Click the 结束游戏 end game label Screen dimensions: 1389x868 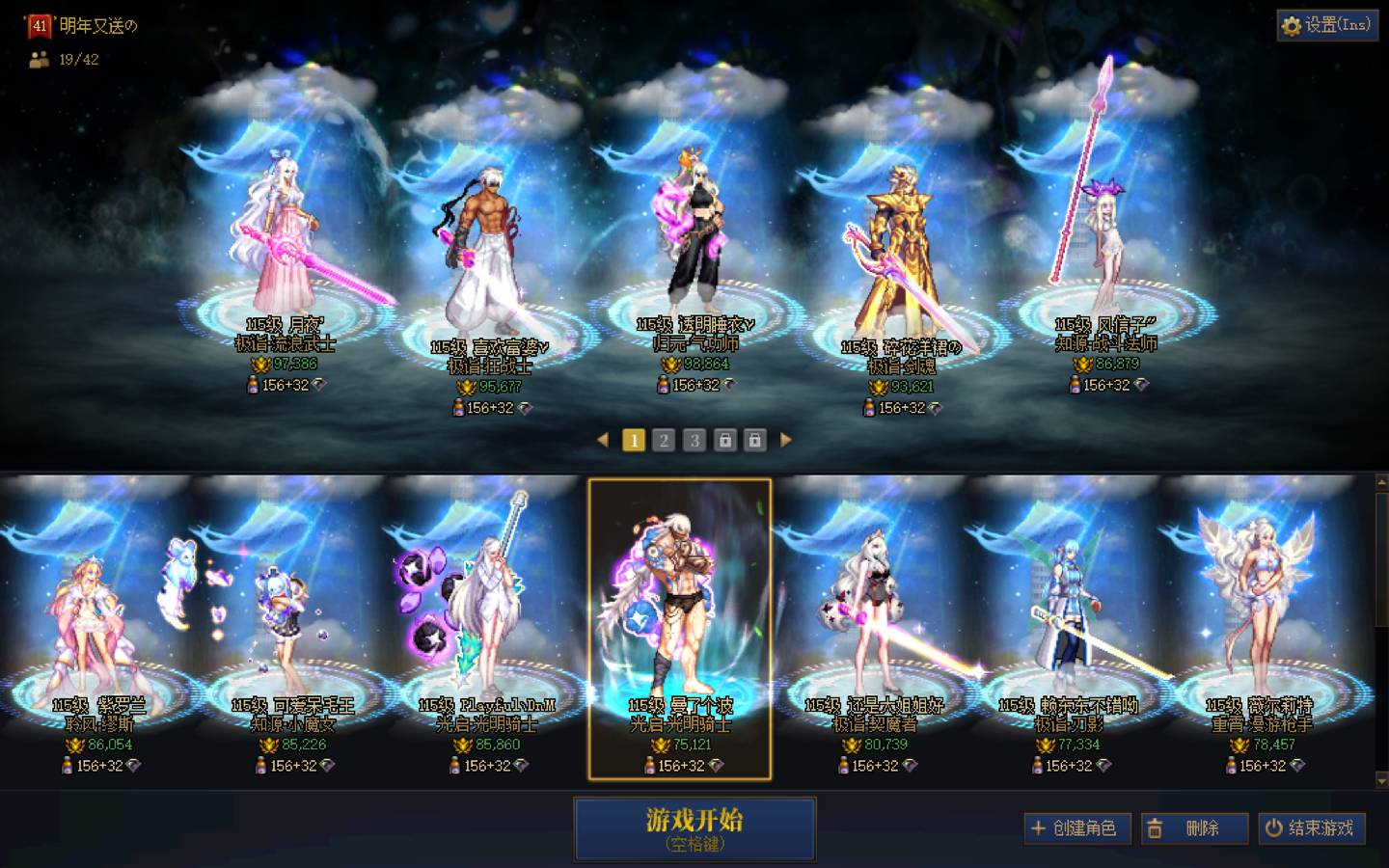[1321, 828]
